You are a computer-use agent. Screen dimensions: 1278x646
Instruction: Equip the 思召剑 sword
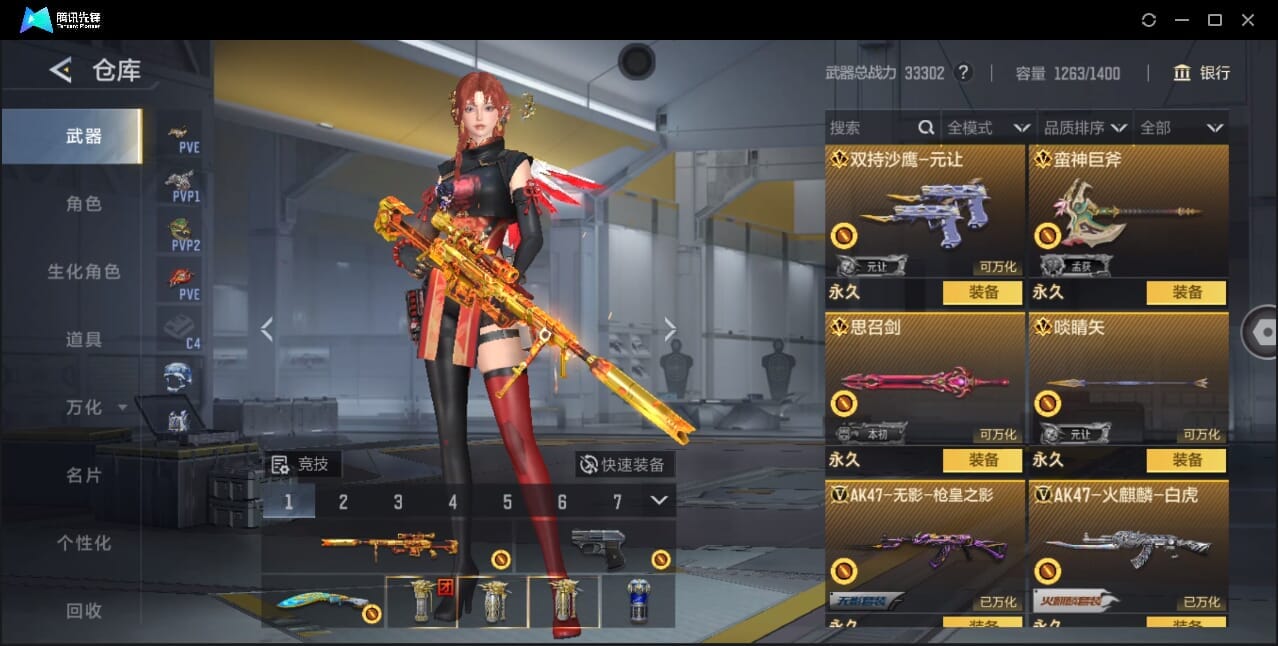(982, 460)
